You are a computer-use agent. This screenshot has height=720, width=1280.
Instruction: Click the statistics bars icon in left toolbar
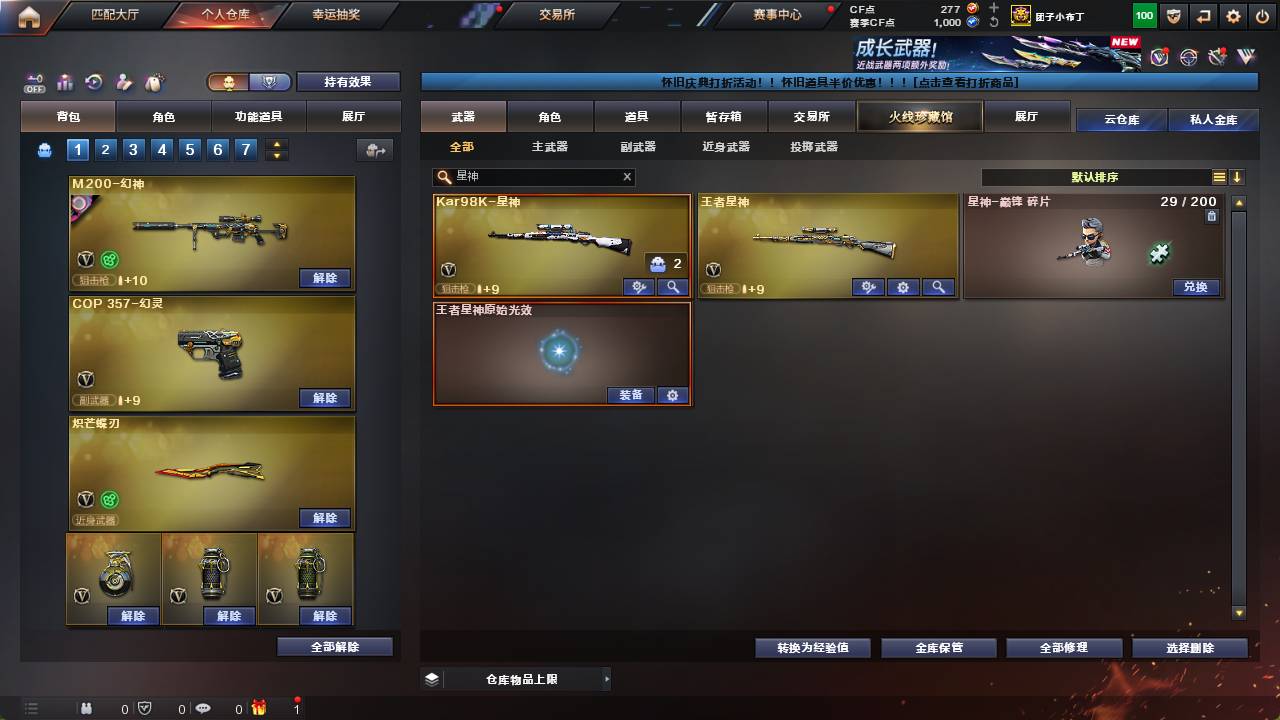point(64,83)
